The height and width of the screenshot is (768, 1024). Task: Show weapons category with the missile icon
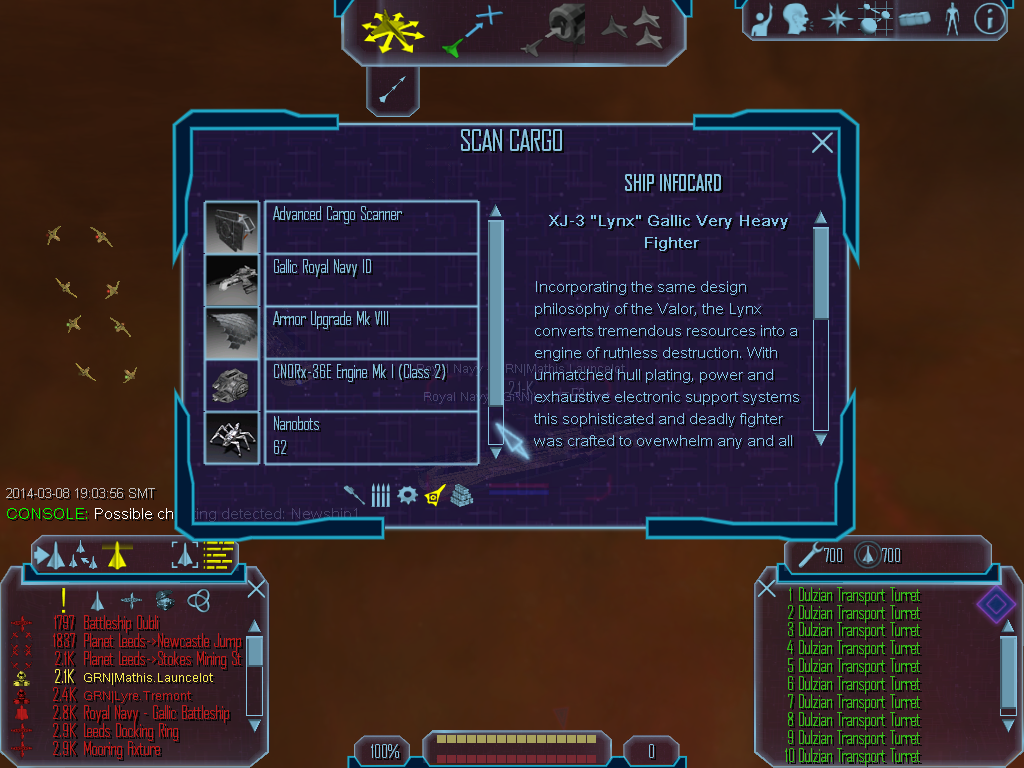[x=354, y=495]
